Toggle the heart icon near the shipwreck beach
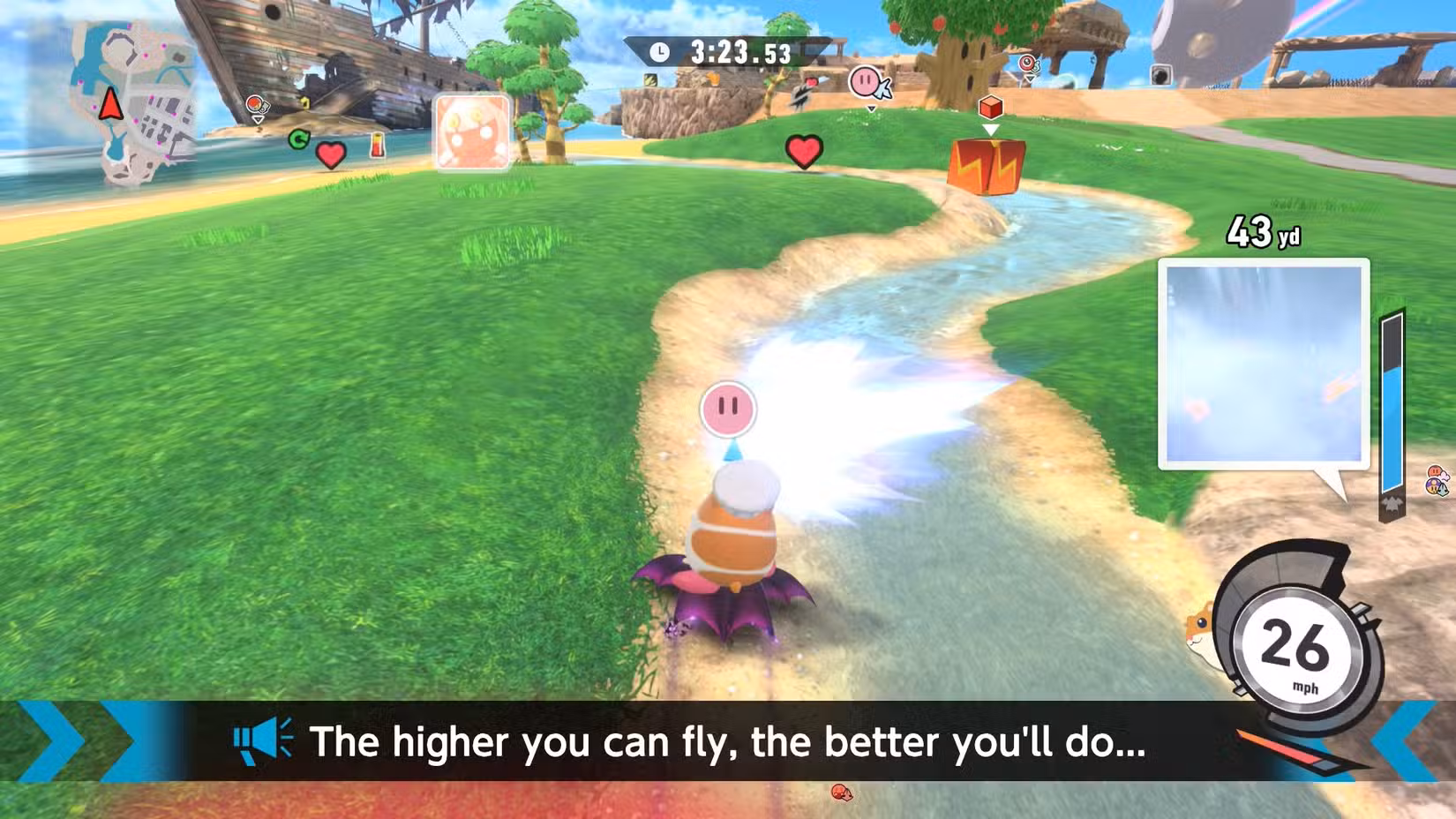Image resolution: width=1456 pixels, height=819 pixels. (330, 154)
